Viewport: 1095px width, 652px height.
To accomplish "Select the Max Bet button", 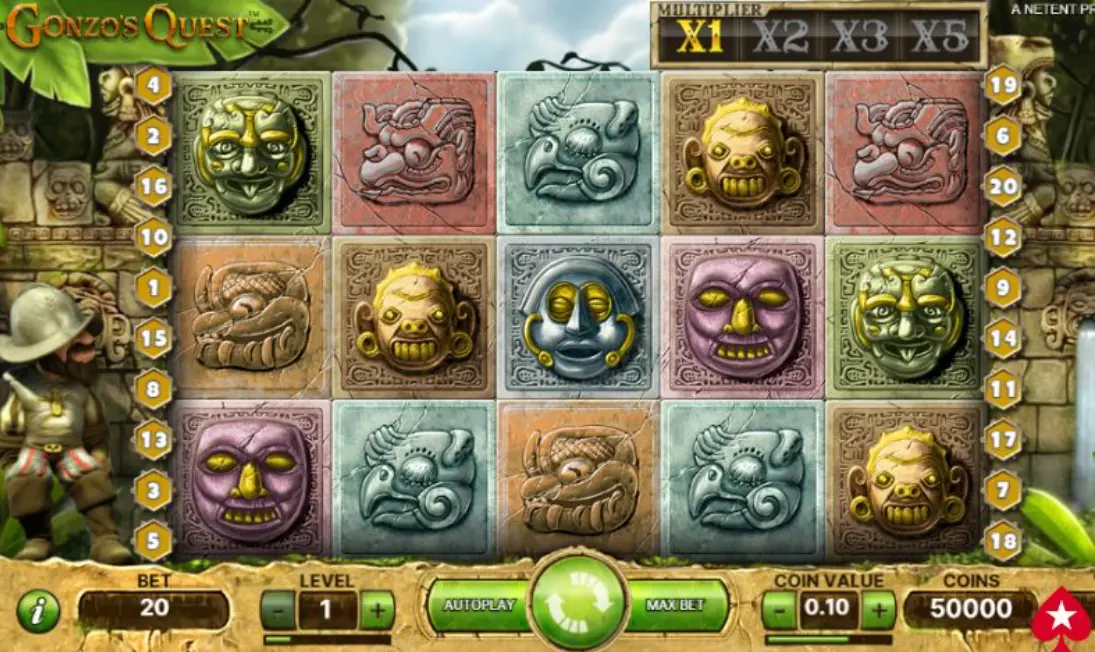I will click(x=677, y=606).
